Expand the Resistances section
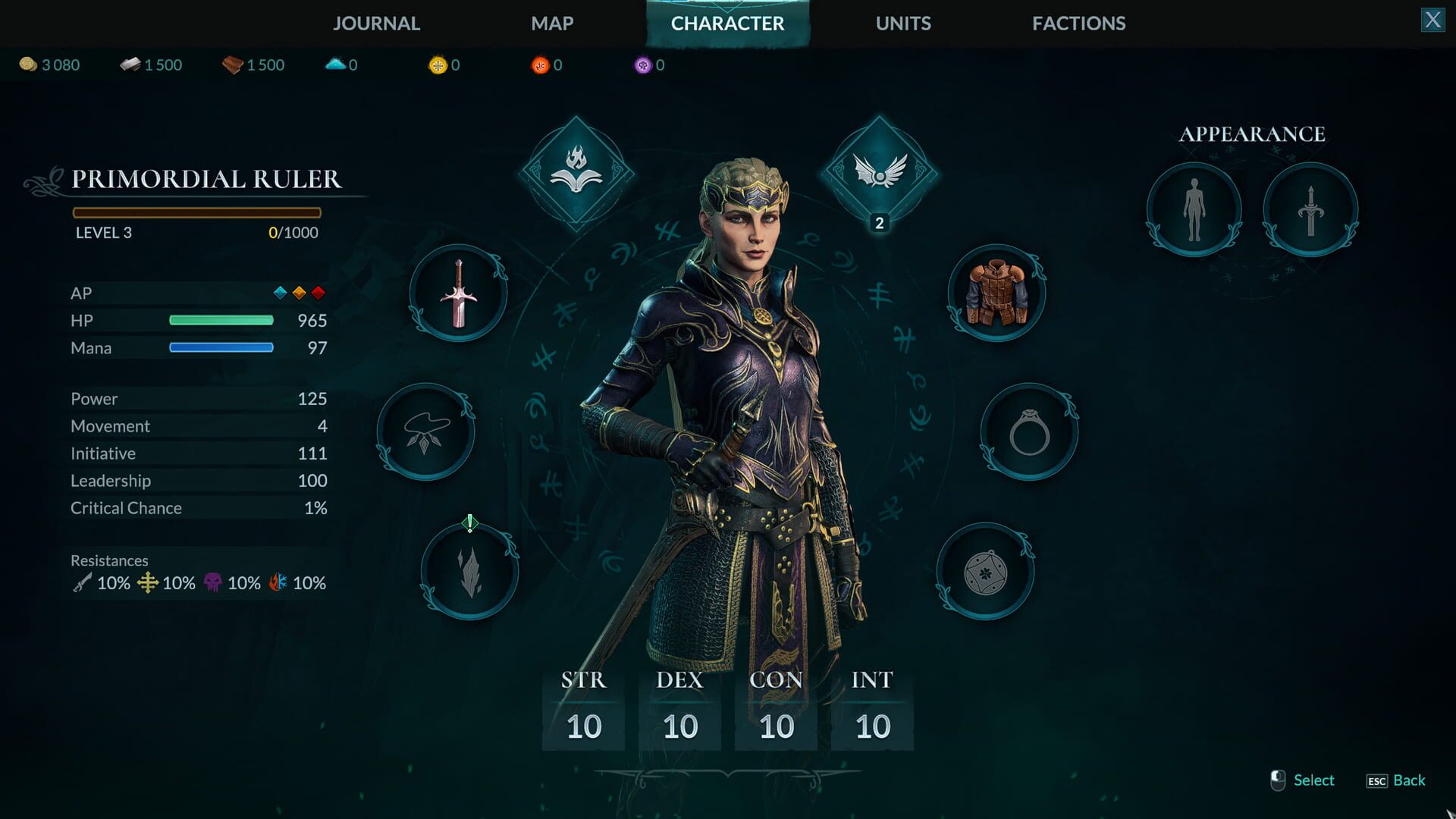This screenshot has height=819, width=1456. pyautogui.click(x=109, y=560)
